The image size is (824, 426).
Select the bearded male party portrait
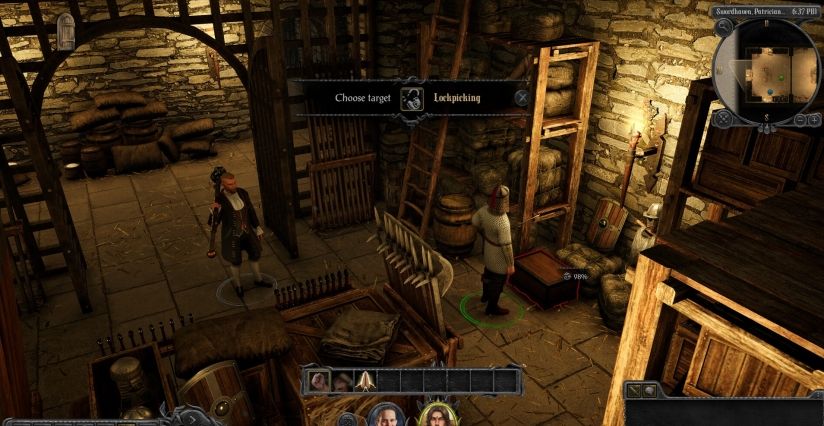pyautogui.click(x=385, y=415)
